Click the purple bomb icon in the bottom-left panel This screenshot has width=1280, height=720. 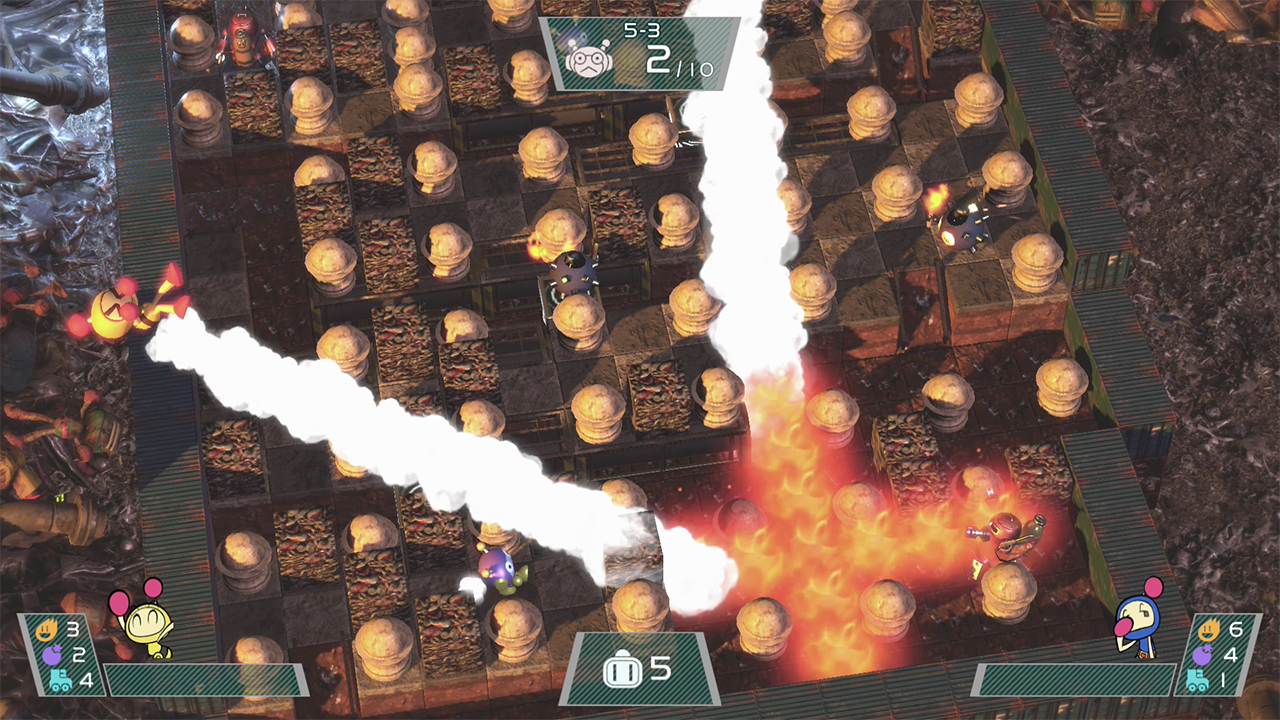(x=52, y=655)
